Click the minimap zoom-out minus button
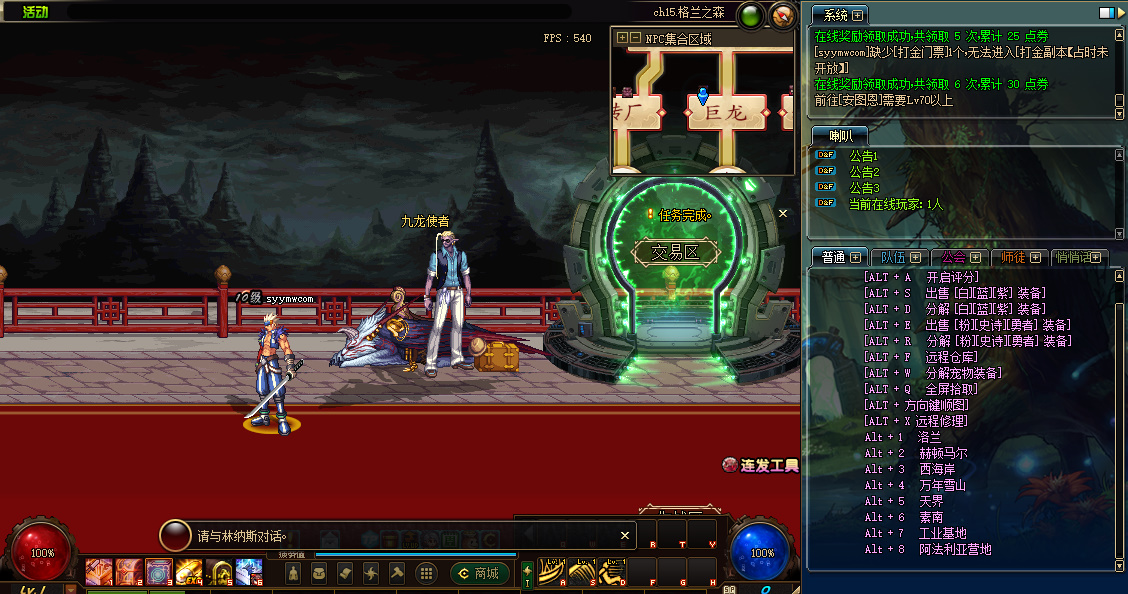The height and width of the screenshot is (594, 1128). tap(636, 38)
